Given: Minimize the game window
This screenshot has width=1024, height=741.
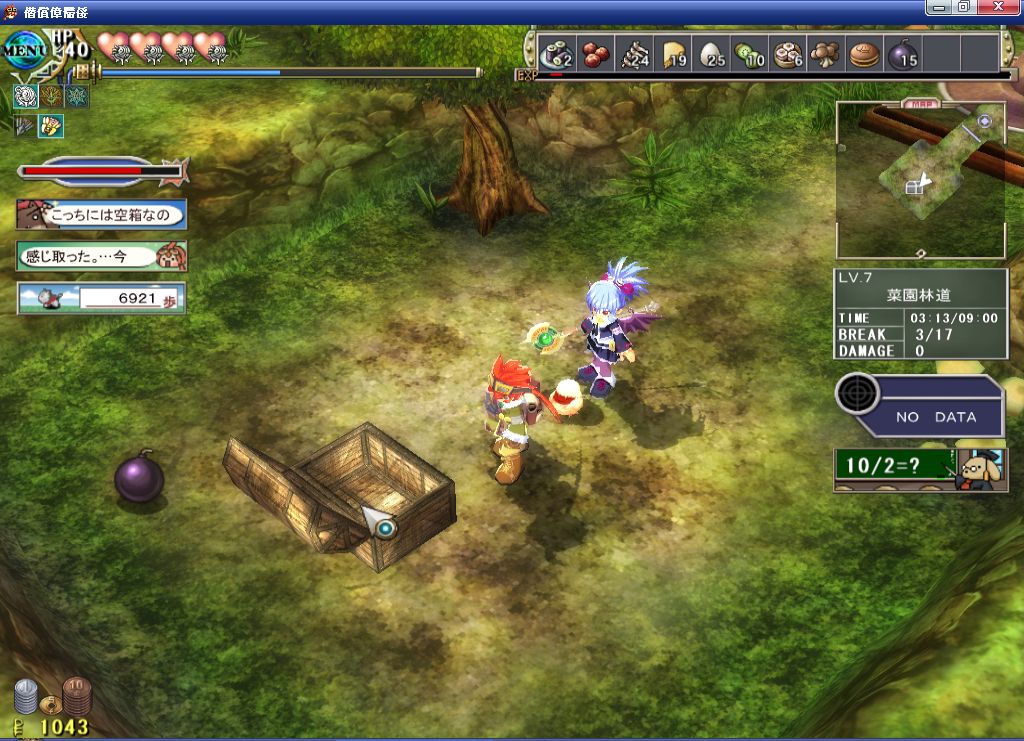Looking at the screenshot, I should coord(938,7).
